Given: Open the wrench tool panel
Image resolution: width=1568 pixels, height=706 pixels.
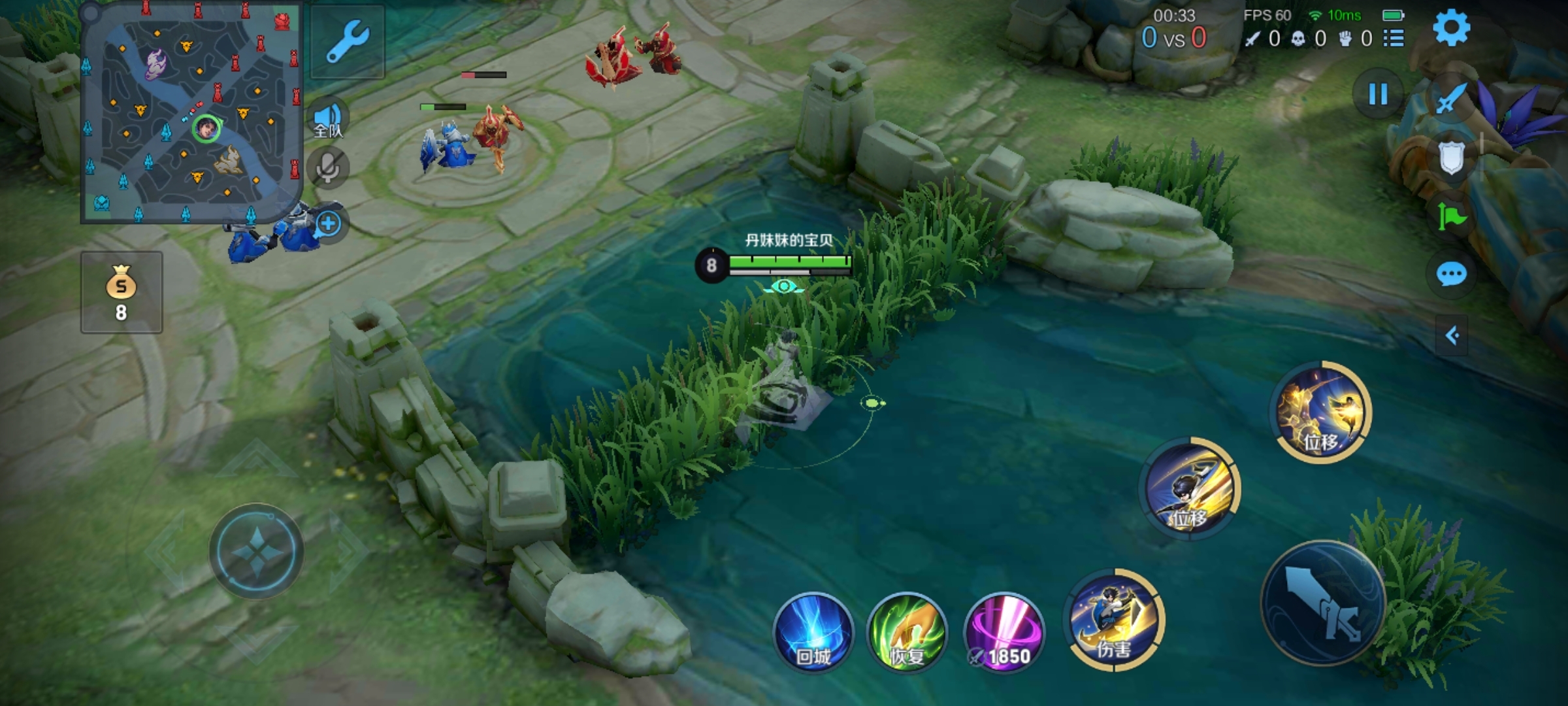Looking at the screenshot, I should pyautogui.click(x=348, y=42).
